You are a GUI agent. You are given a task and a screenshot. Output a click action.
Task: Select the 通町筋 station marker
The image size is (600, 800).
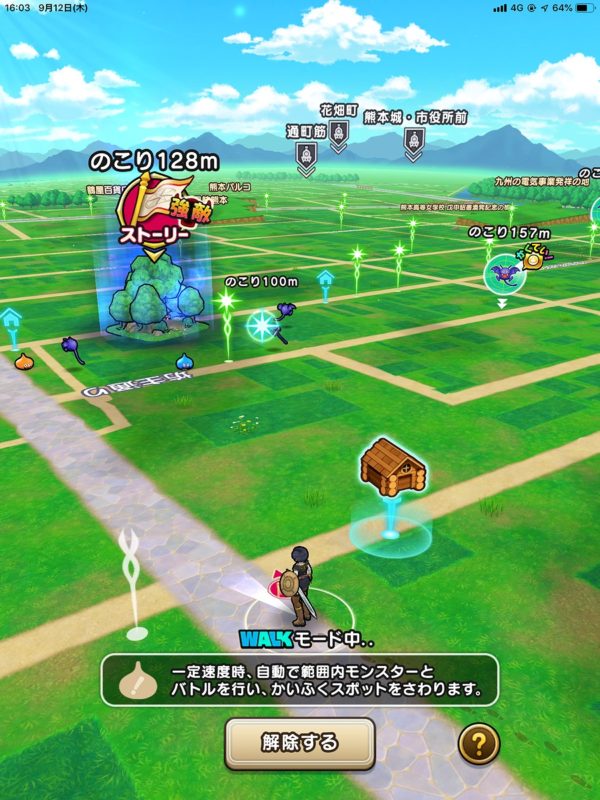pos(306,155)
